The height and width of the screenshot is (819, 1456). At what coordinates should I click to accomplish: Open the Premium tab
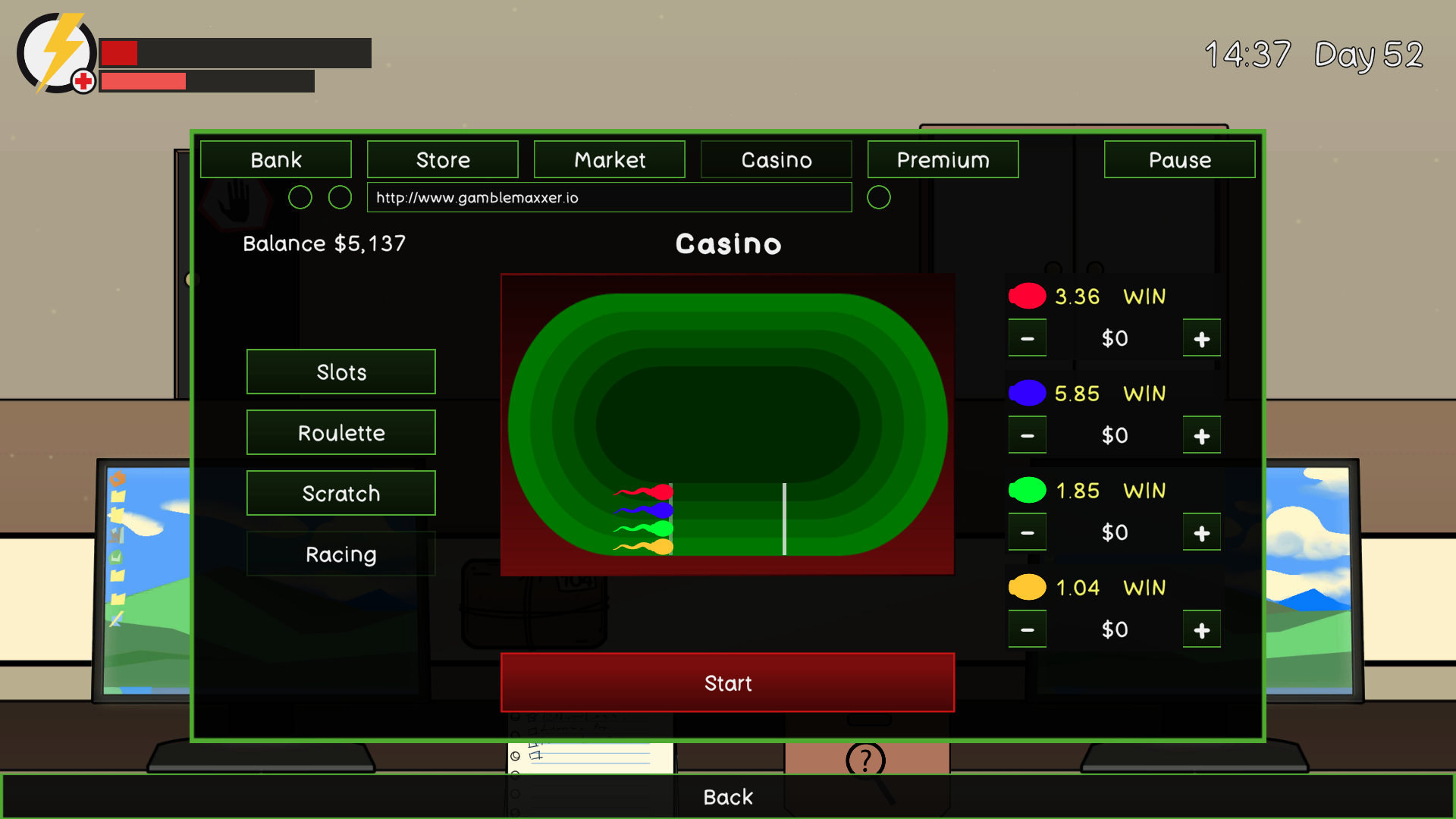[943, 159]
